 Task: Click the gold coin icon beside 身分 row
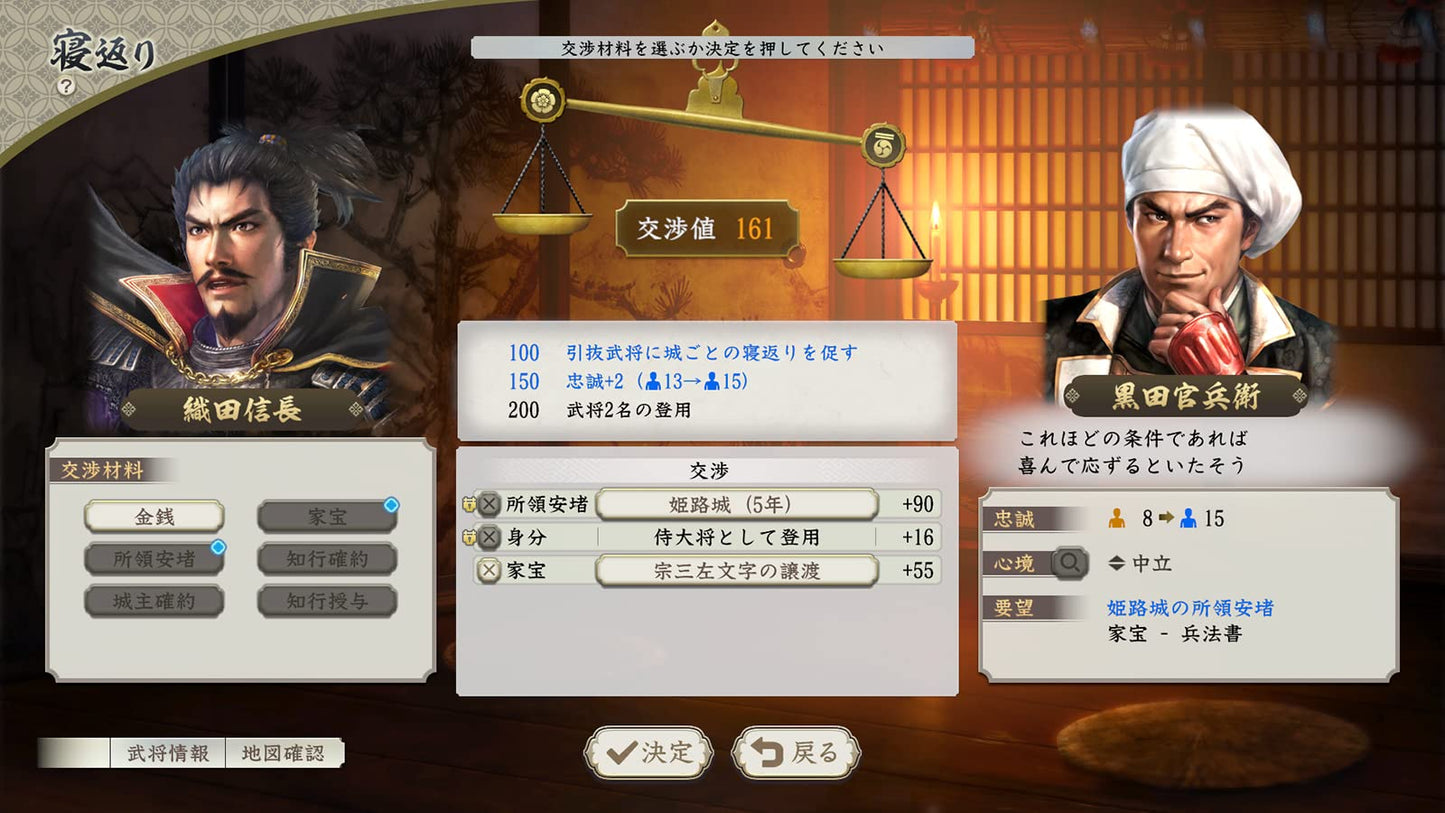(x=470, y=536)
